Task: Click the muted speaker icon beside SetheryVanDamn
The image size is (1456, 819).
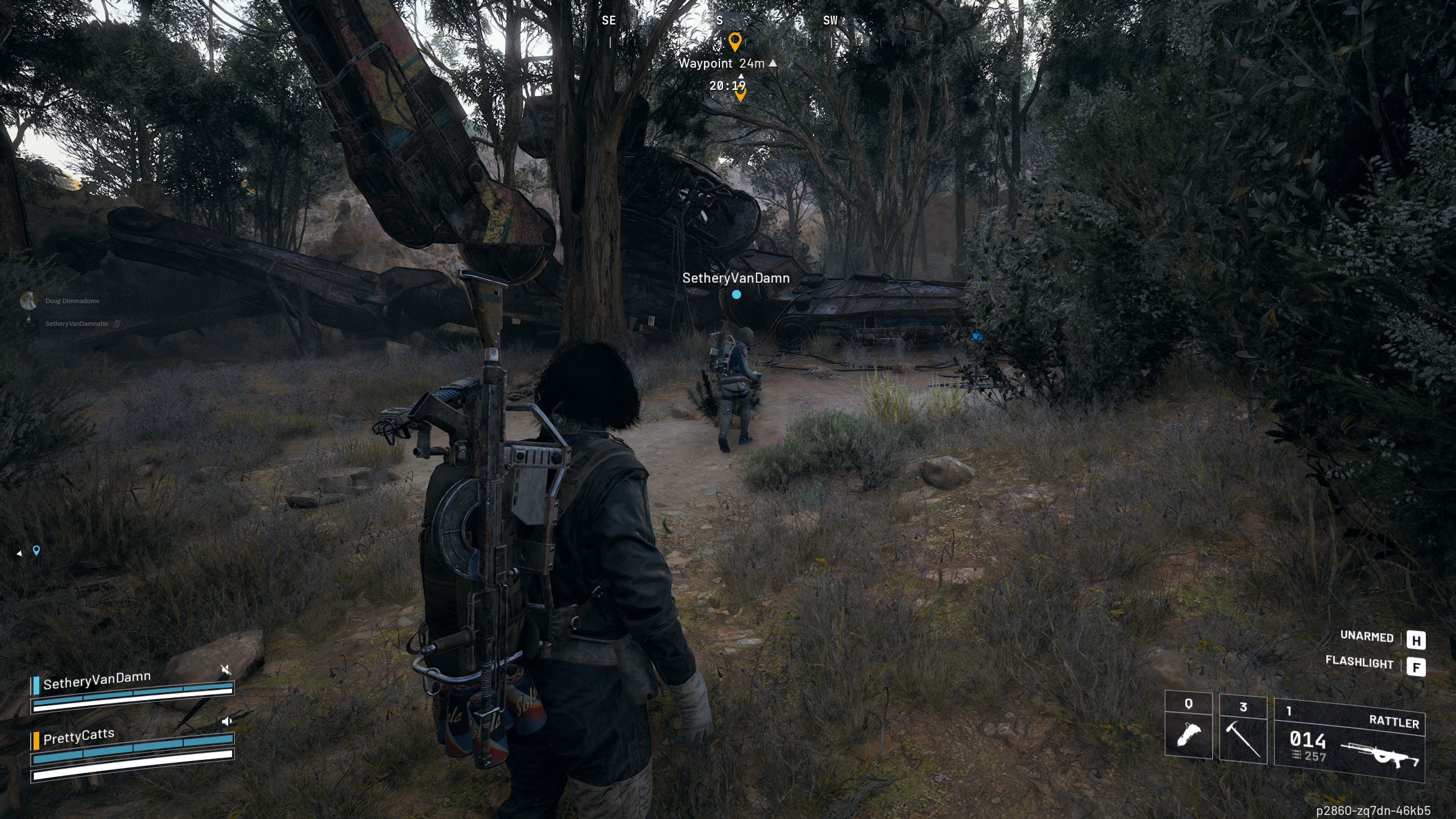Action: point(226,669)
